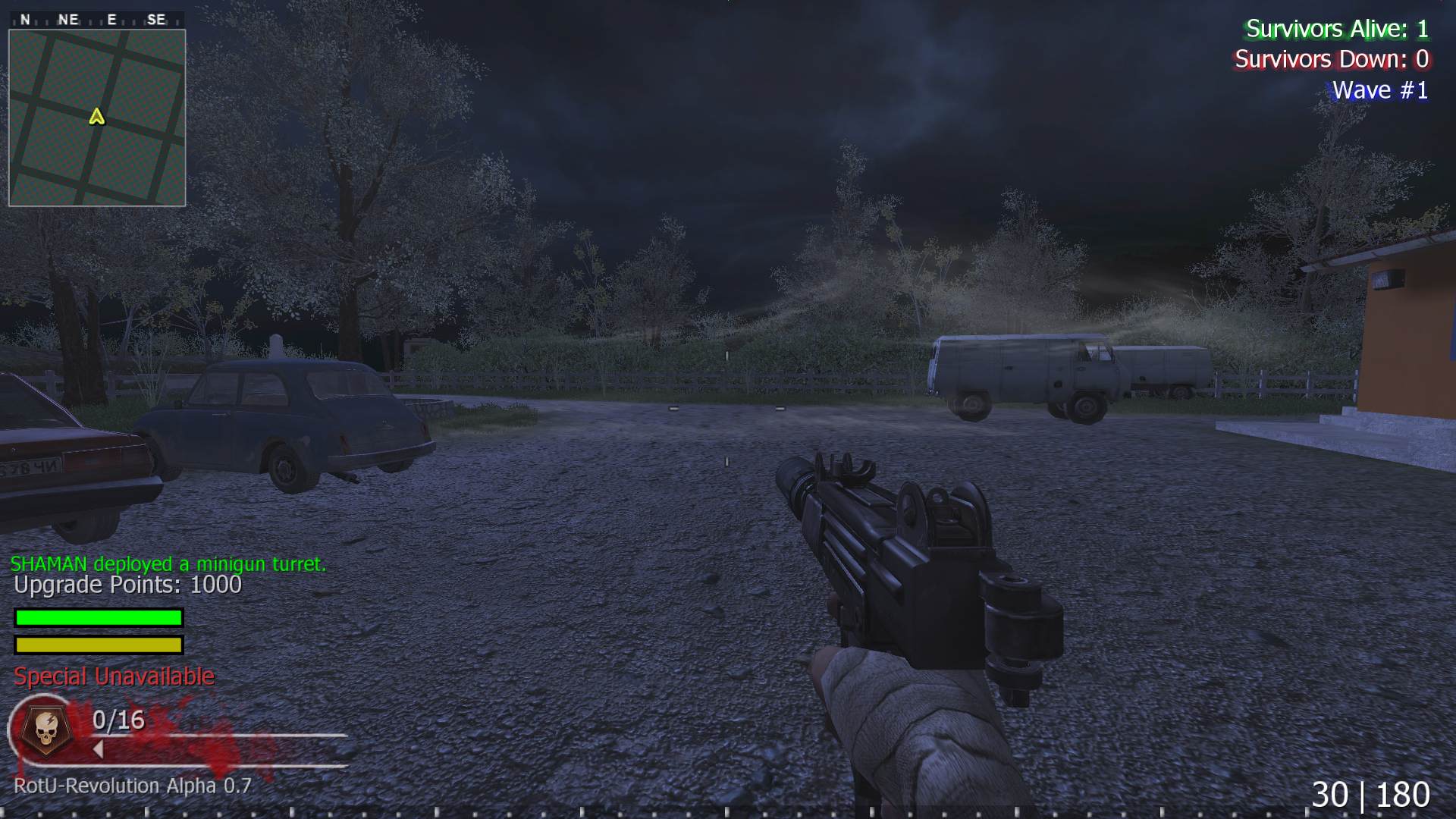This screenshot has height=819, width=1456.
Task: Click the green health bar
Action: tap(98, 617)
